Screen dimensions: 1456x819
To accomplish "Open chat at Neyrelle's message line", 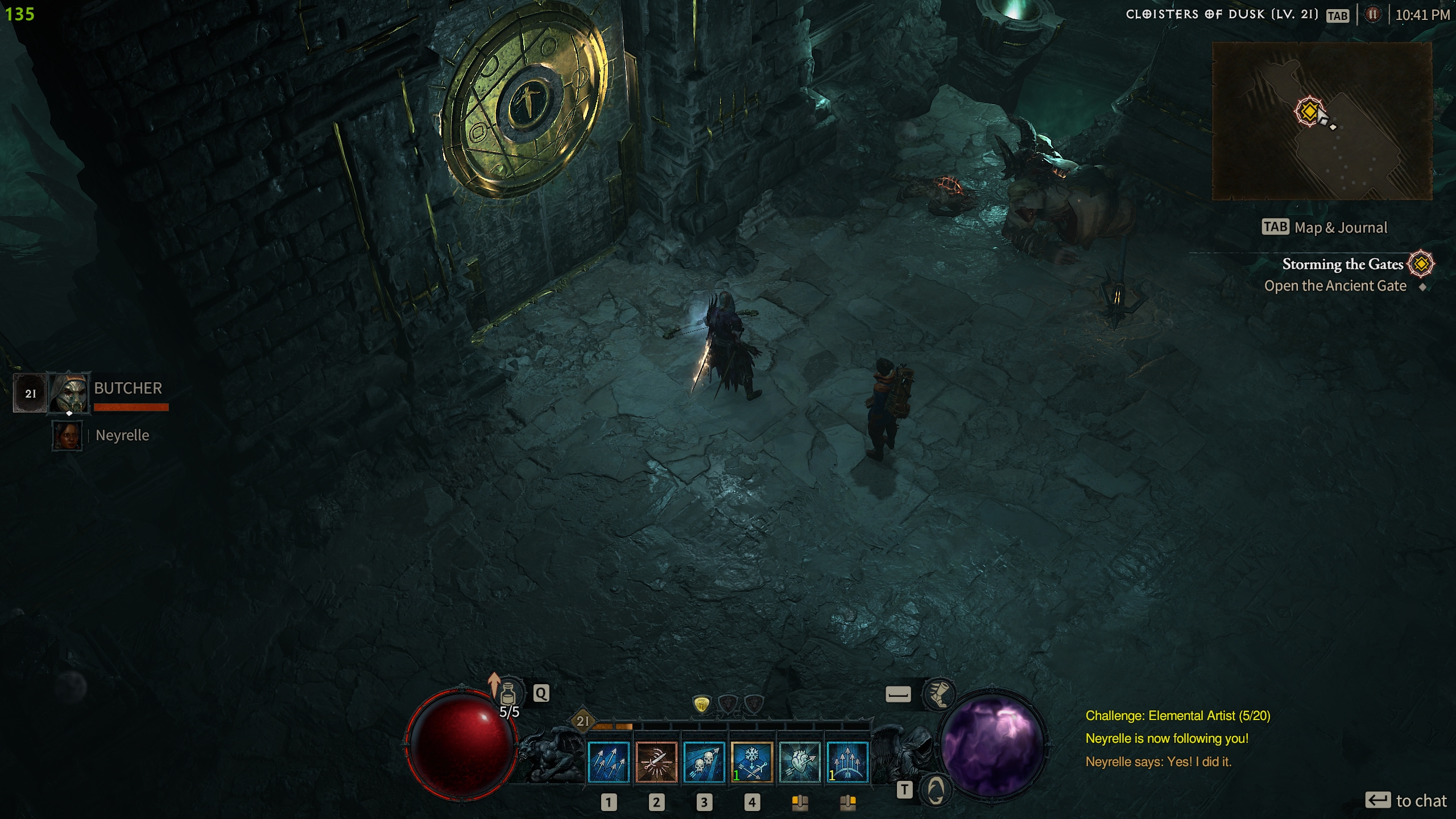I will [x=1158, y=762].
